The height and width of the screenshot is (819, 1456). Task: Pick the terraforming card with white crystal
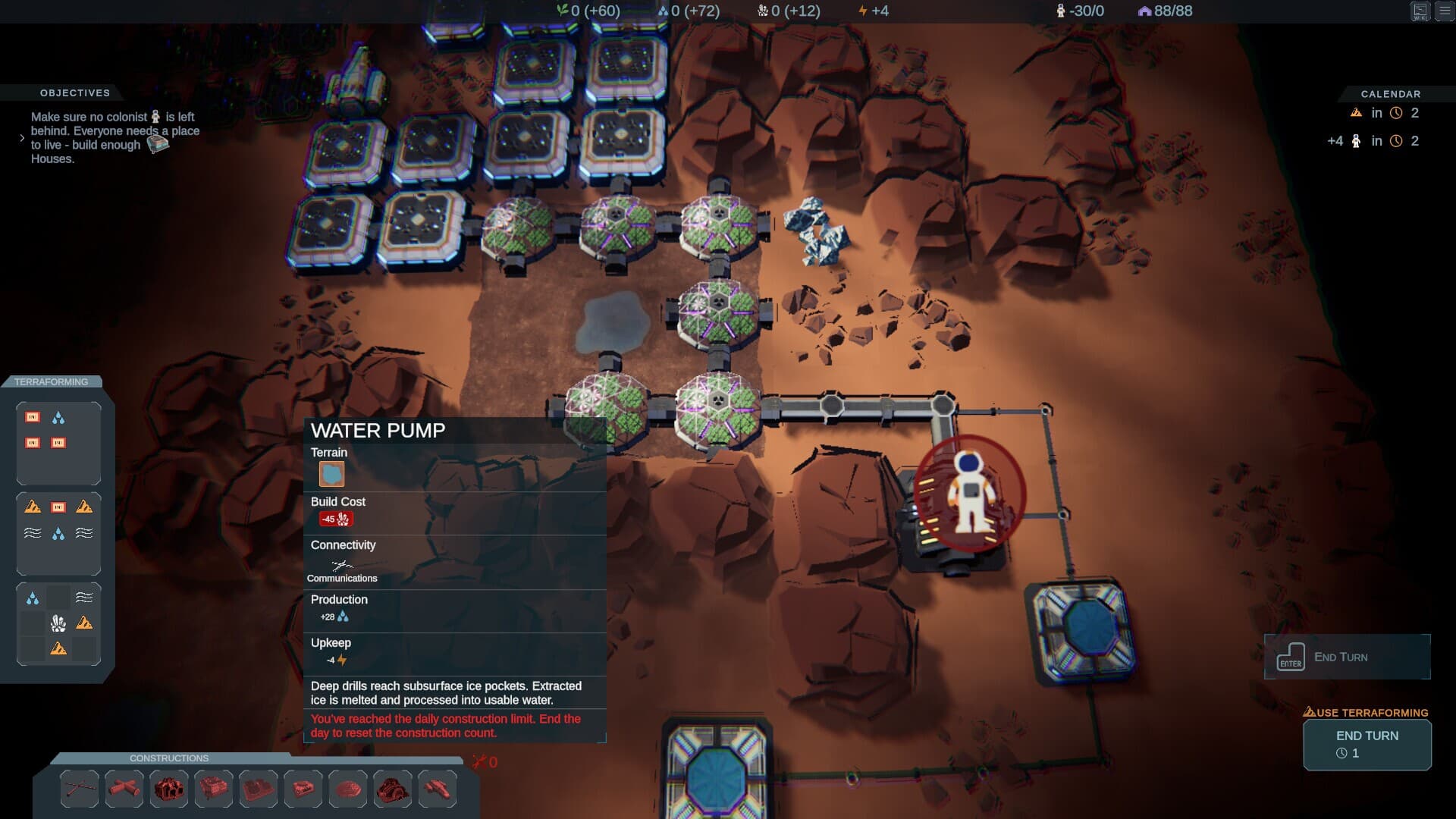click(58, 623)
